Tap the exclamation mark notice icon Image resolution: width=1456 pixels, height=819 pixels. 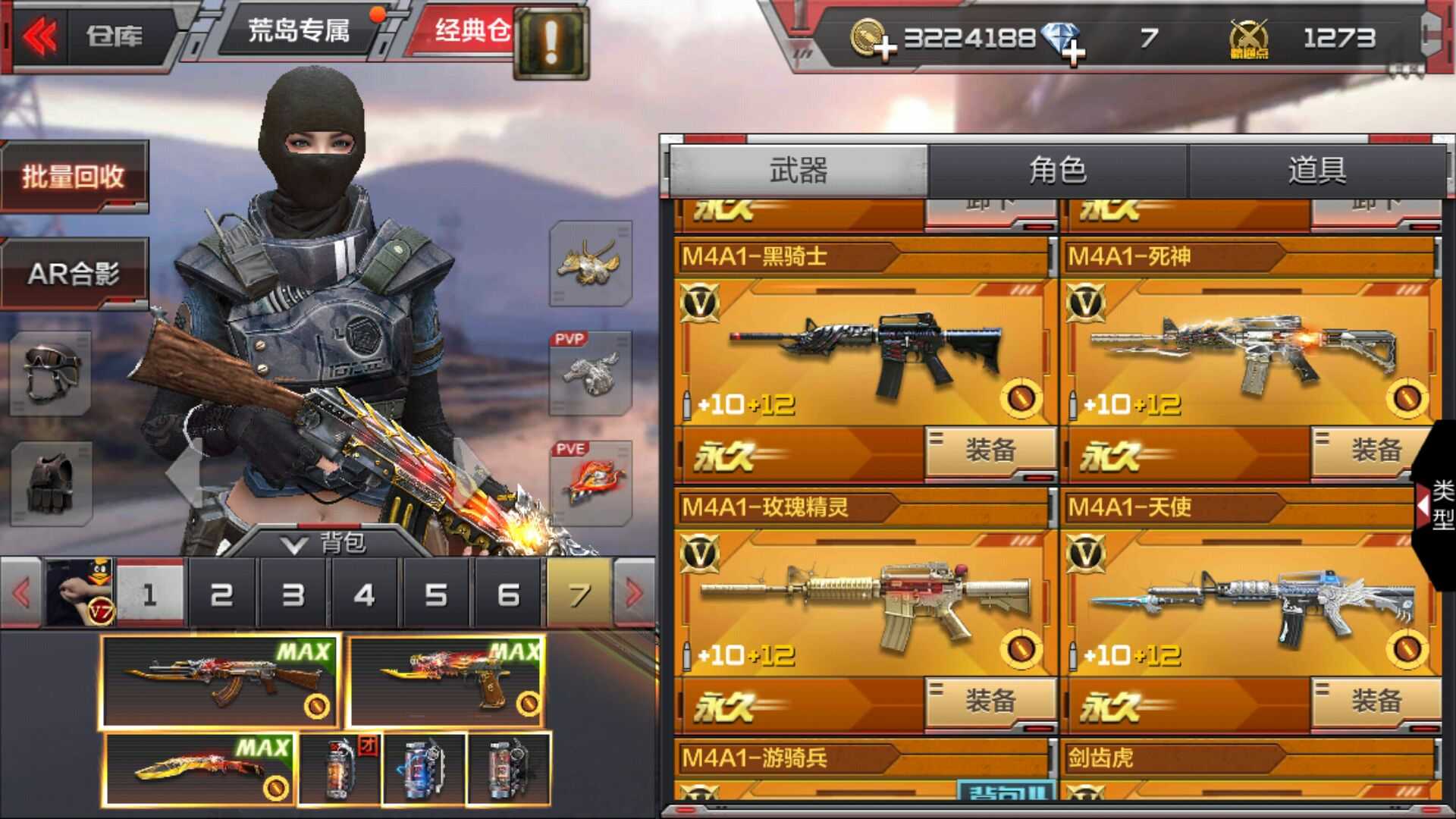(551, 42)
